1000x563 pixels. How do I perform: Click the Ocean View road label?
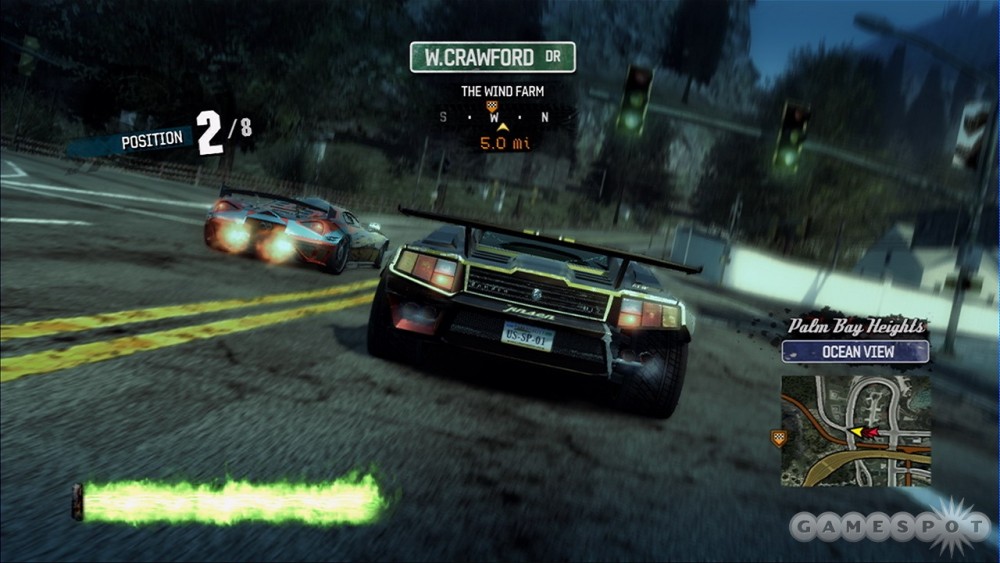pos(855,352)
